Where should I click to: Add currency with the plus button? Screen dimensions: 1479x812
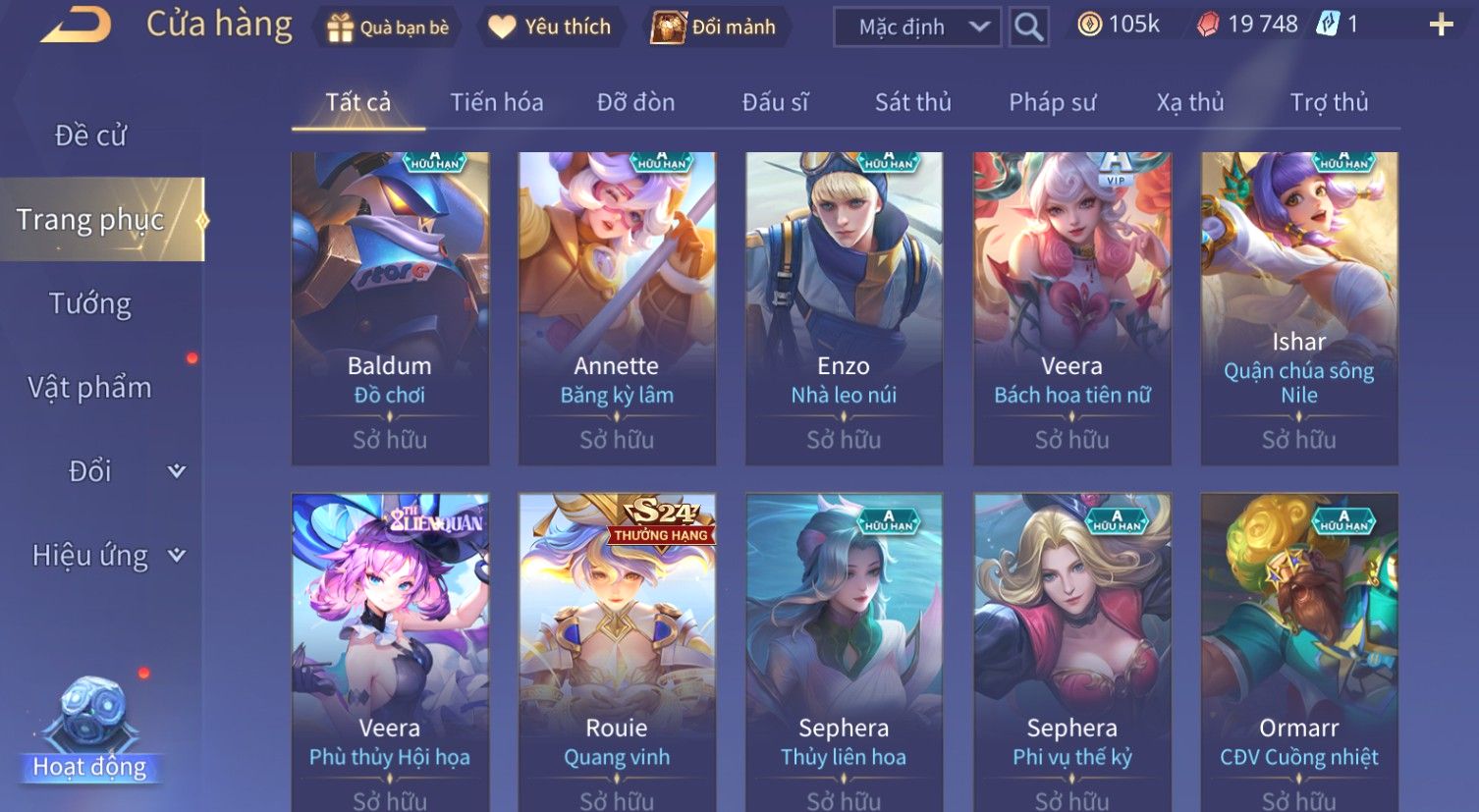point(1441,26)
